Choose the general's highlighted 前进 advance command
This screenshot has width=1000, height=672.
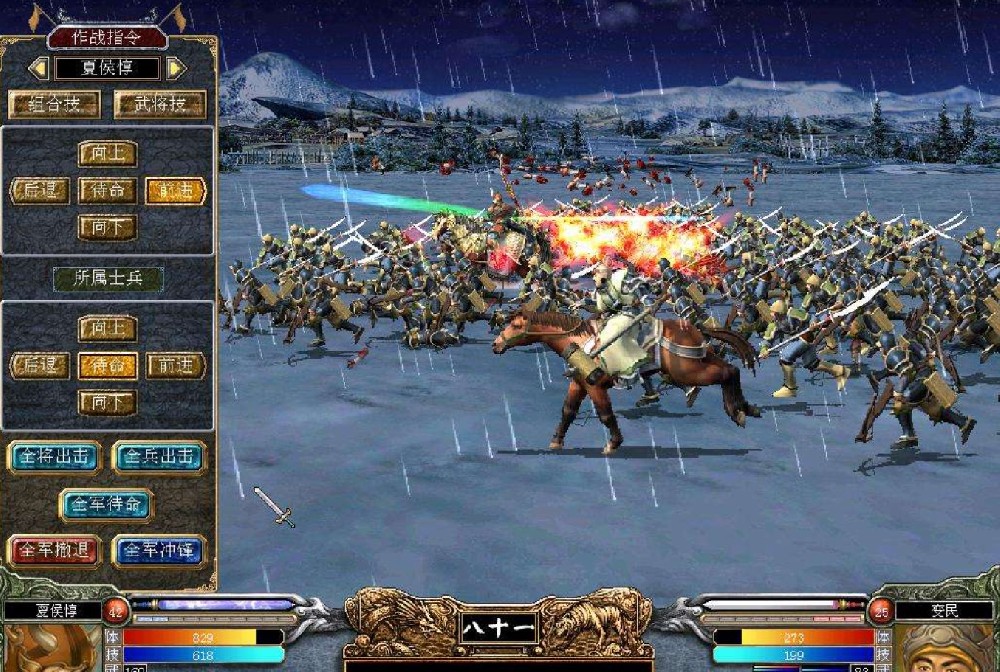point(175,191)
